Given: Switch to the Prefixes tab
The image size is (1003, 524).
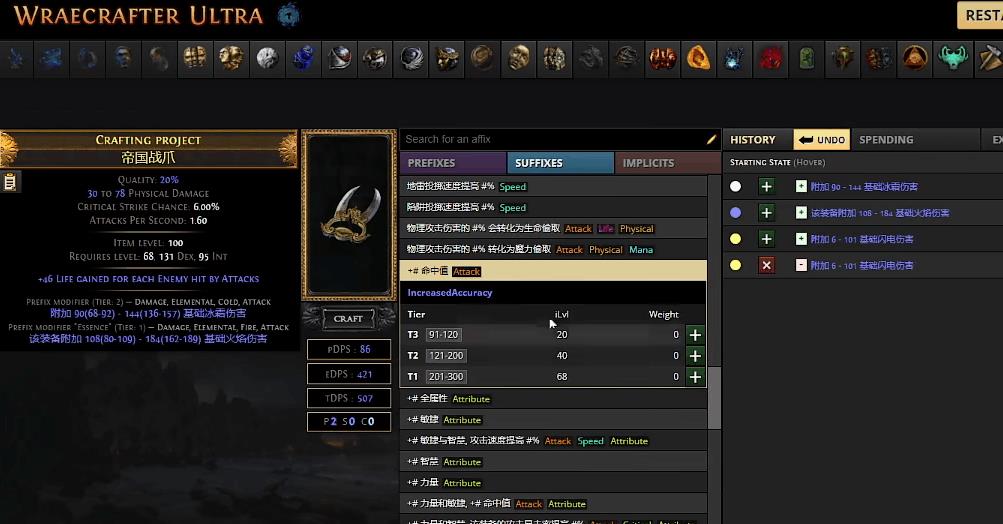Looking at the screenshot, I should (452, 163).
